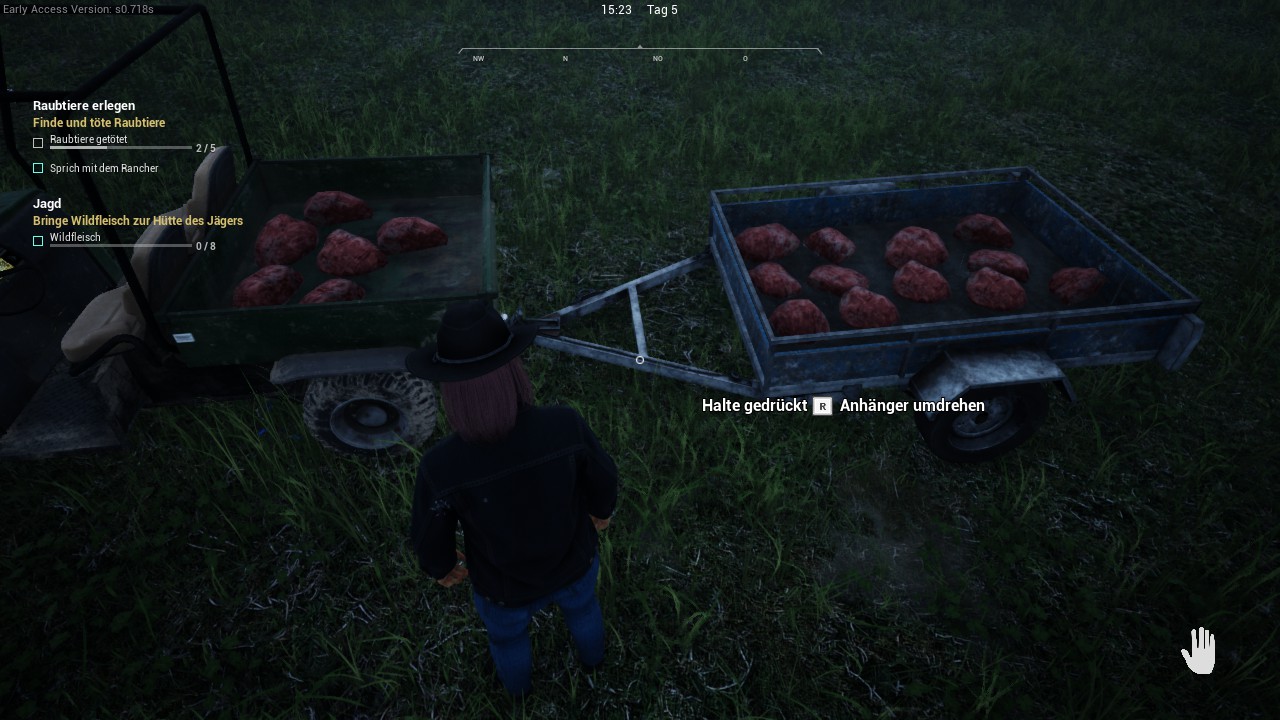The height and width of the screenshot is (720, 1280).
Task: Check the Wildfleisch objective checkbox
Action: click(x=38, y=241)
